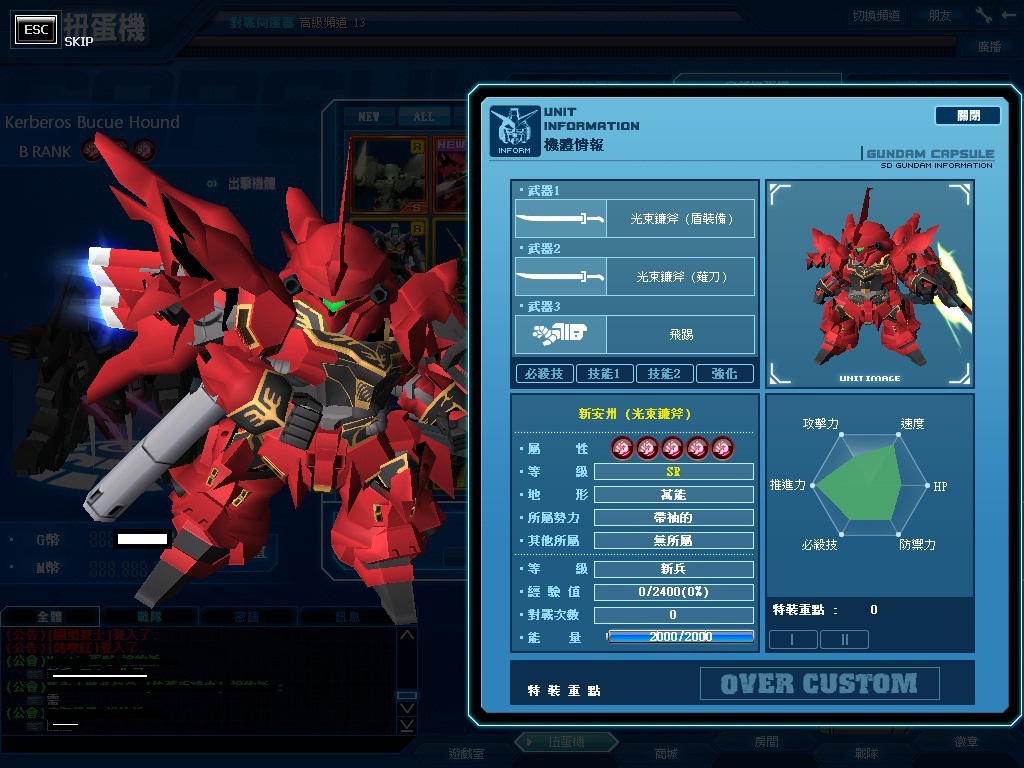1024x768 pixels.
Task: Go to the 遊戲室 game room
Action: [465, 753]
